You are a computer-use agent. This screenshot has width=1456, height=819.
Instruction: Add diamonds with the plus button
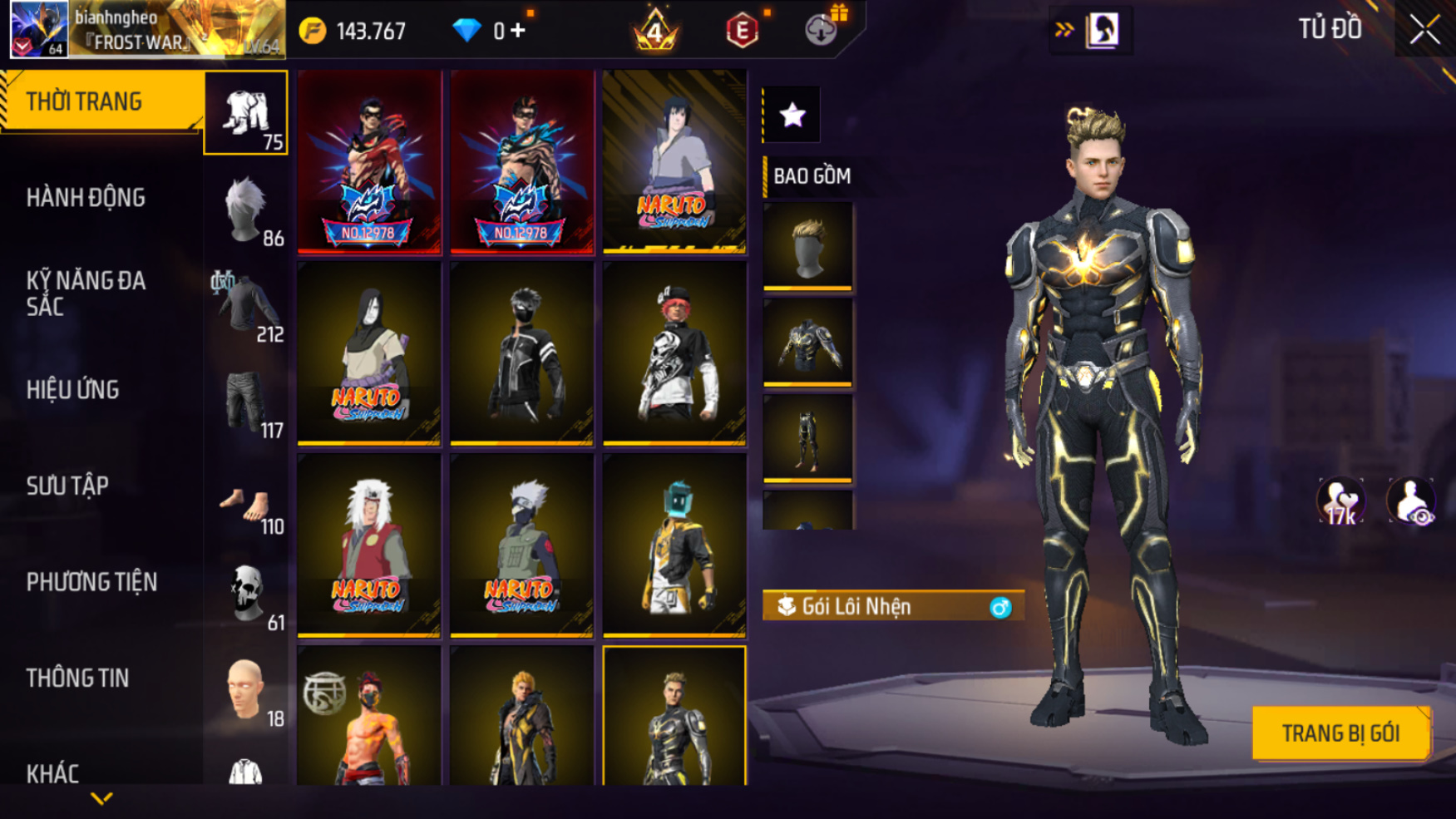pyautogui.click(x=518, y=31)
